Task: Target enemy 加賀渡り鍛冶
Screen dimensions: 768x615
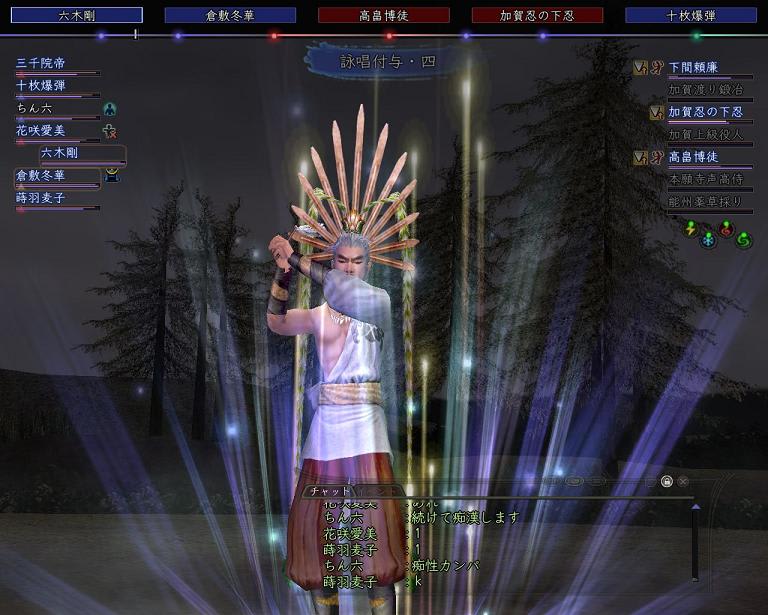Action: click(705, 89)
